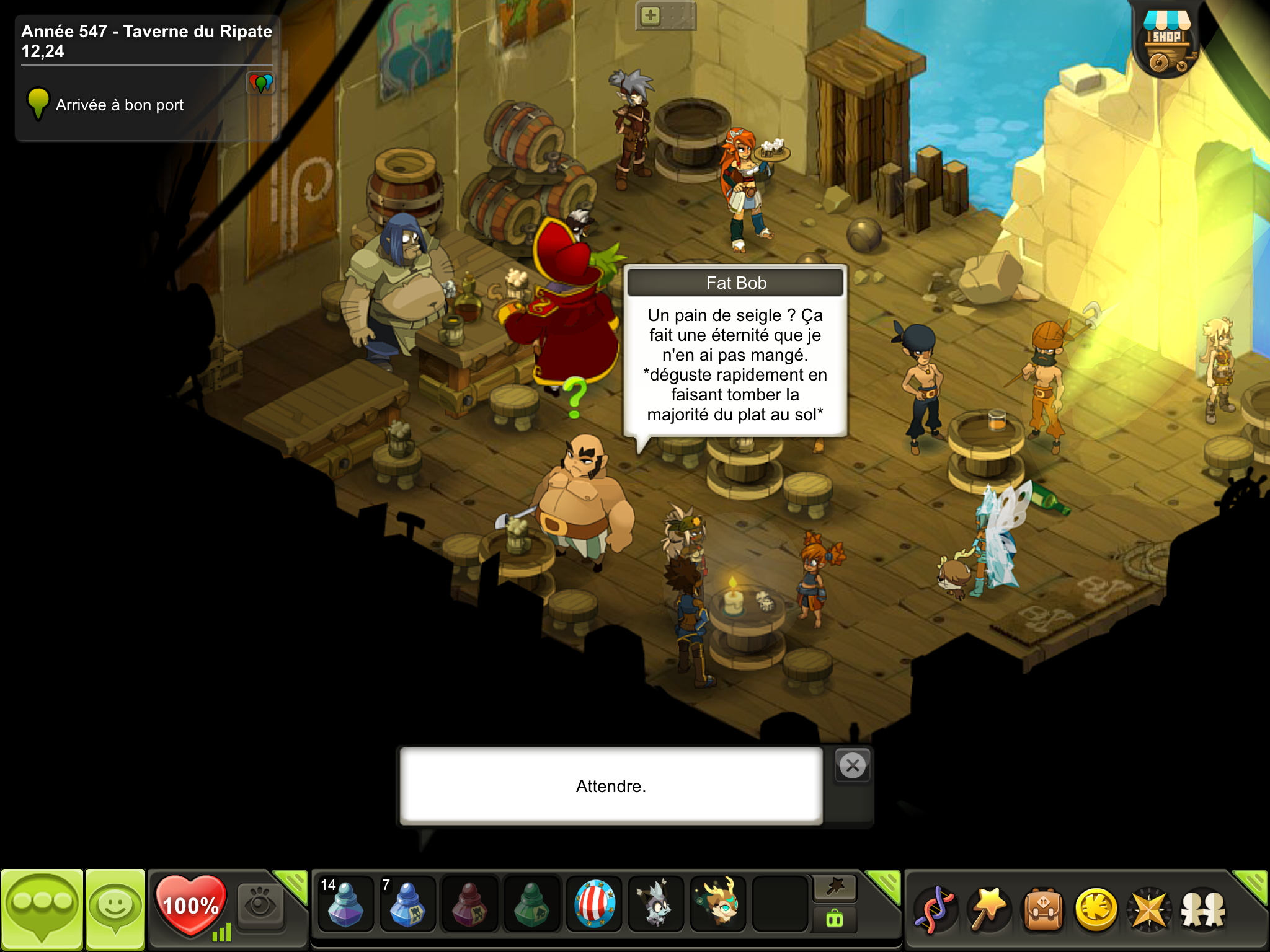Choose the "Attendre." dialogue reply
This screenshot has width=1270, height=952.
tap(611, 786)
